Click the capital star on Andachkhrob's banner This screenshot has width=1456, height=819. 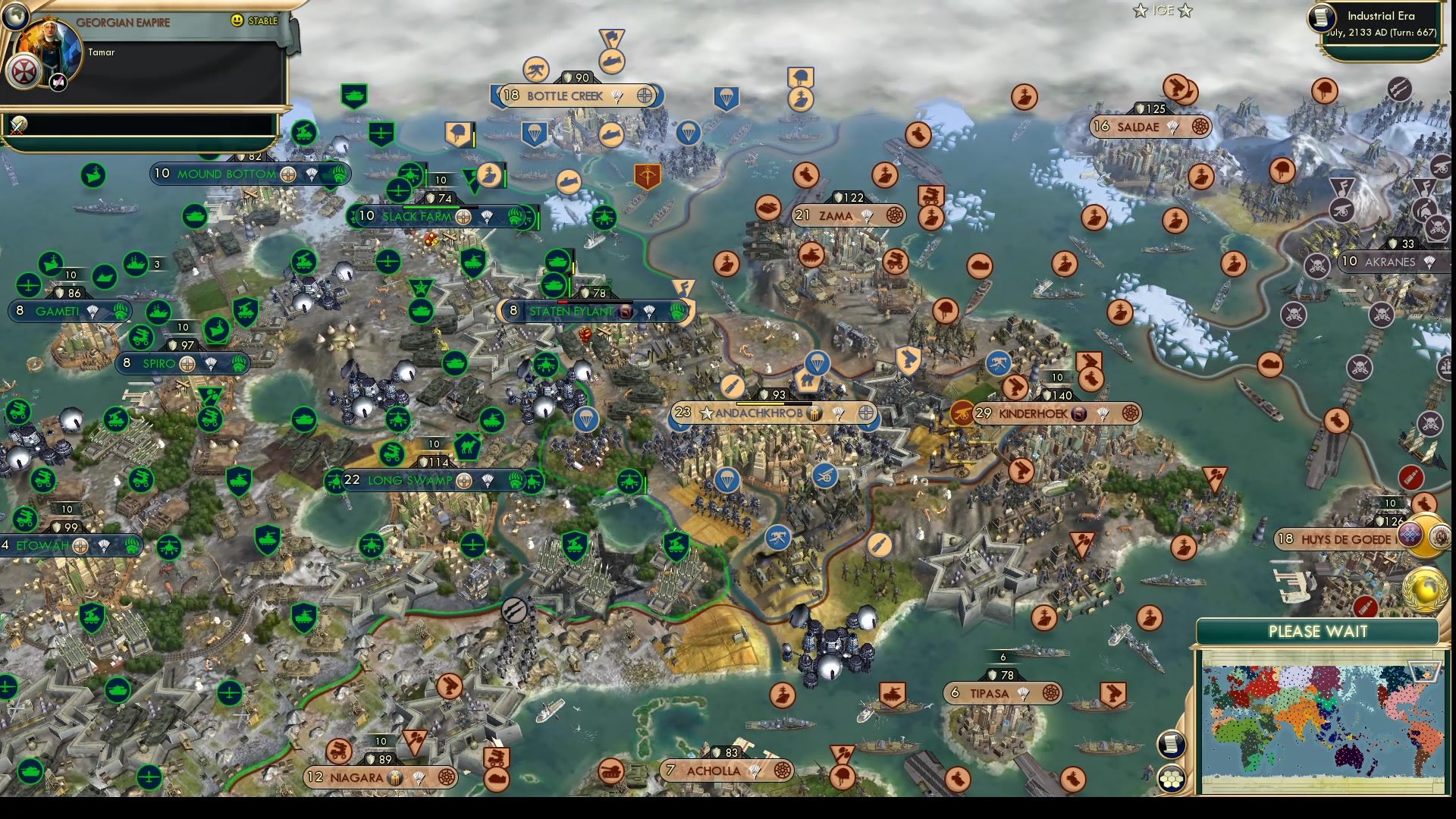click(706, 414)
